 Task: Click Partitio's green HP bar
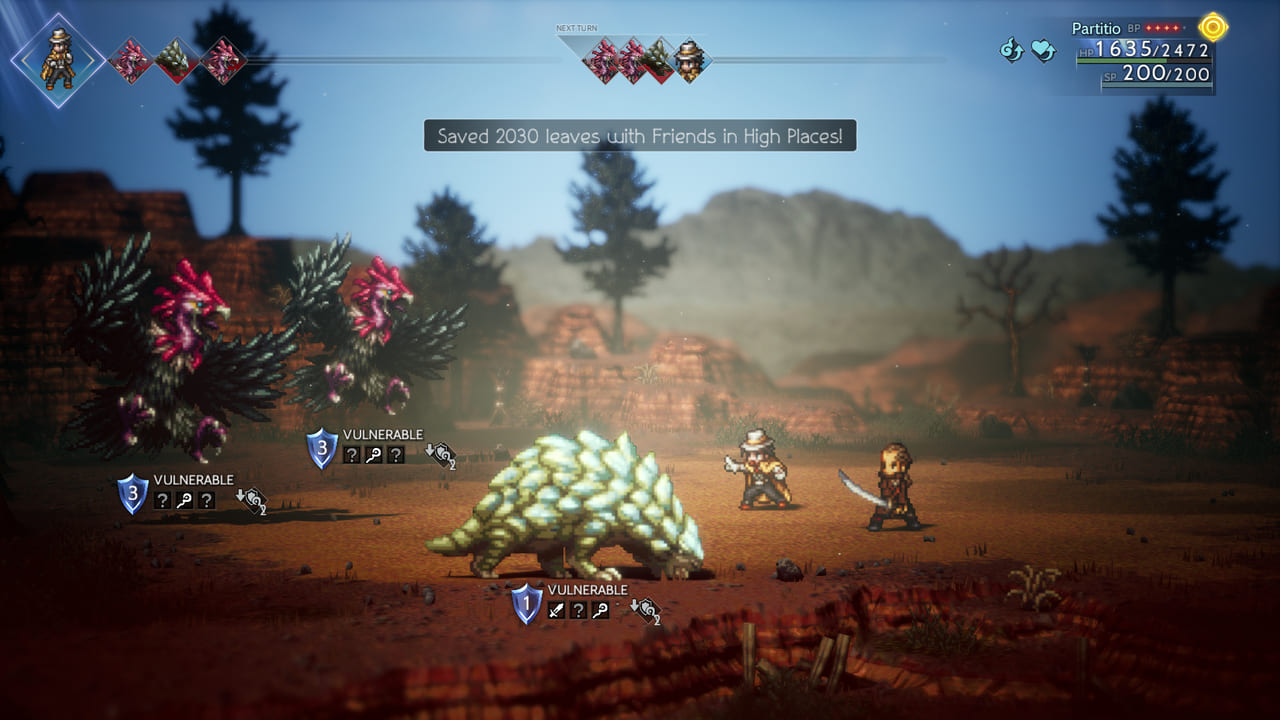click(1121, 61)
